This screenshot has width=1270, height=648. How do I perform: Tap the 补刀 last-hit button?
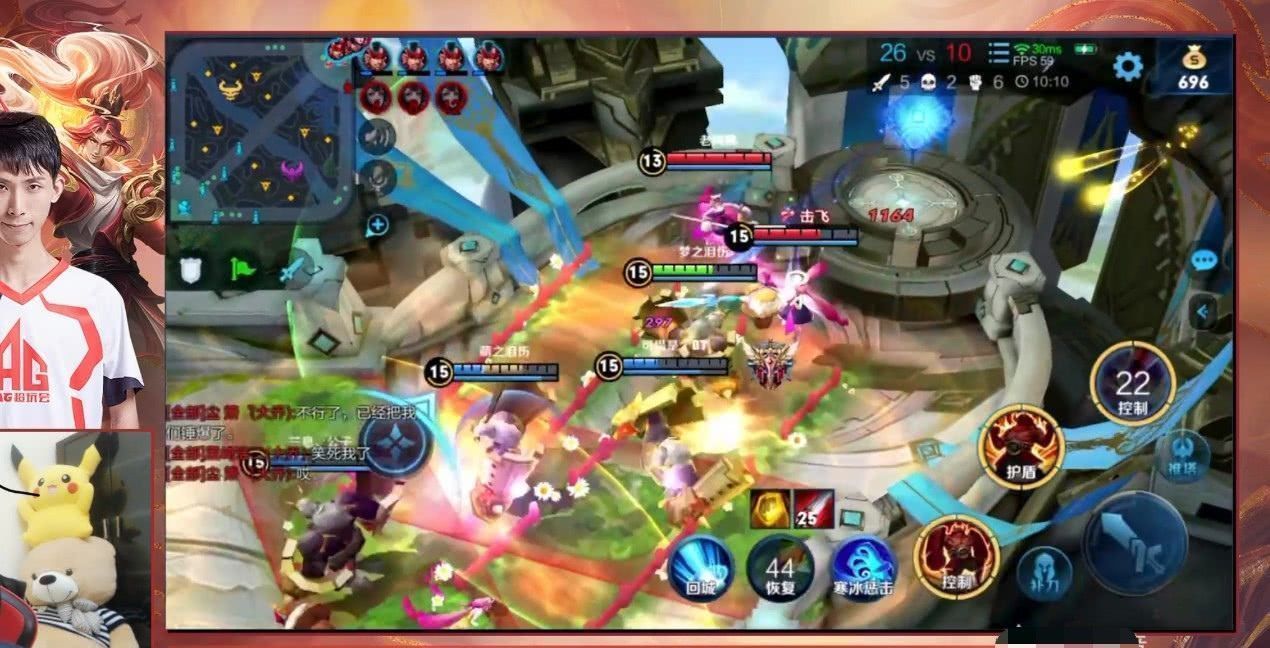click(1045, 574)
